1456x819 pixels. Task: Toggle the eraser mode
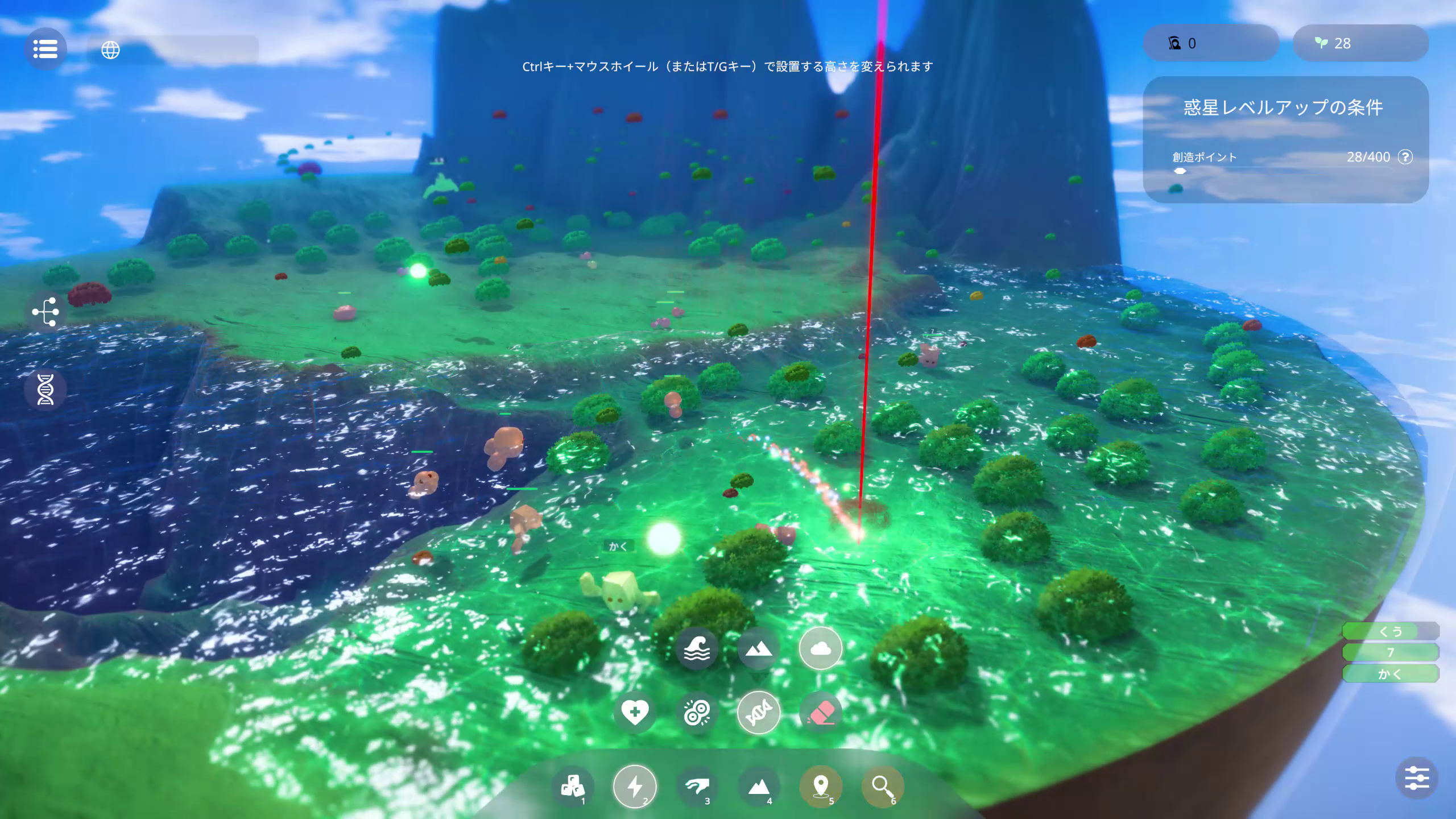pos(820,712)
